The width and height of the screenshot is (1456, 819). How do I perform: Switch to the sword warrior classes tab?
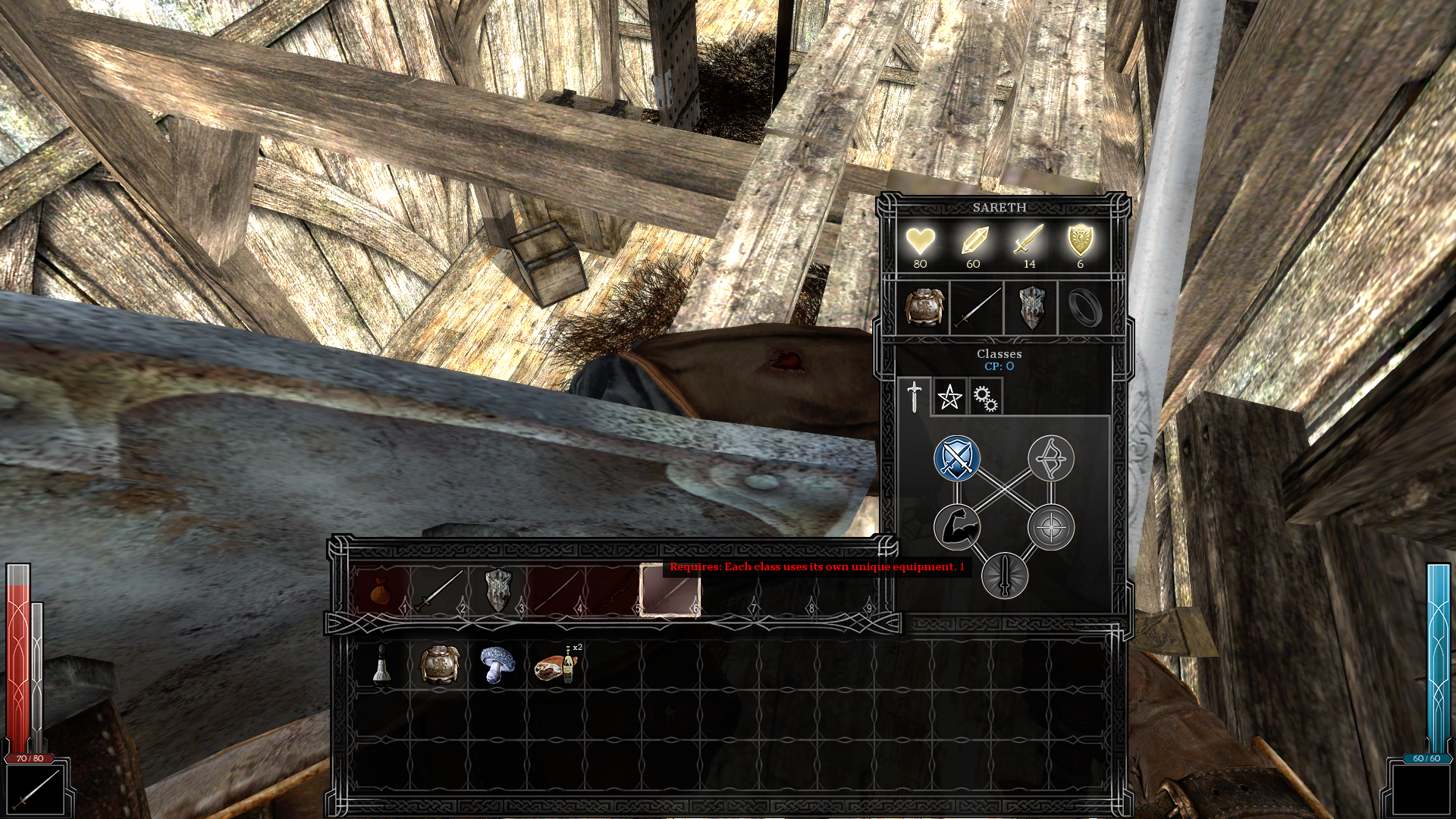(x=915, y=397)
